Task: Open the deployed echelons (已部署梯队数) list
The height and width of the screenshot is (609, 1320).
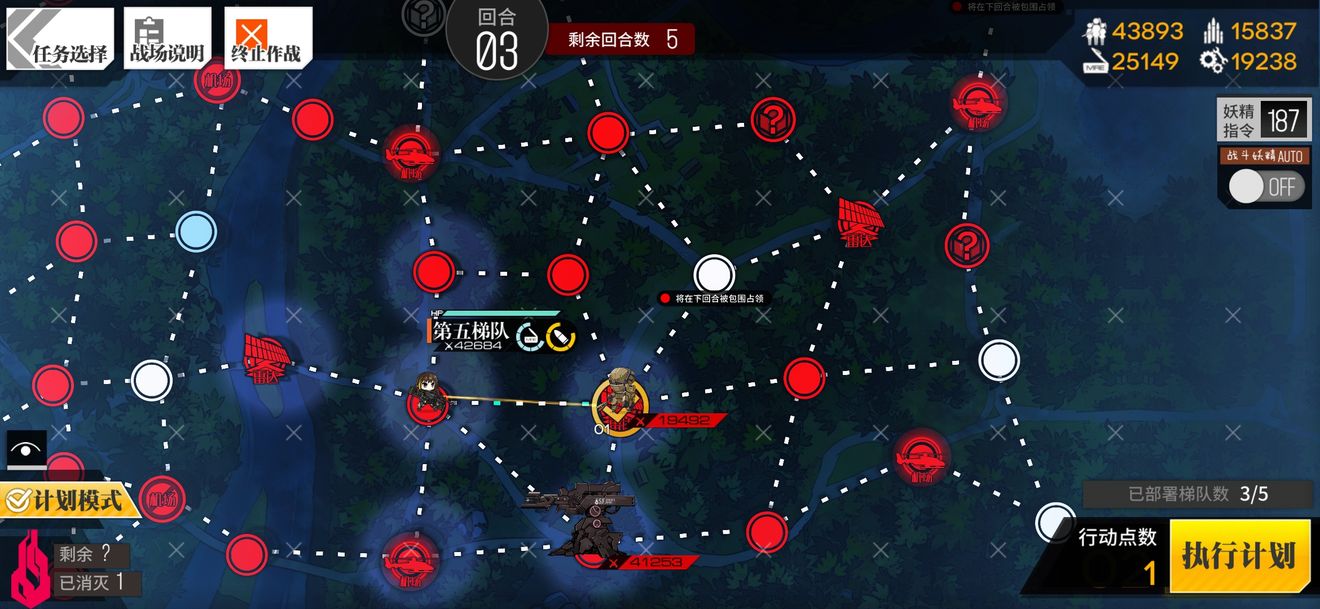Action: (x=1198, y=494)
